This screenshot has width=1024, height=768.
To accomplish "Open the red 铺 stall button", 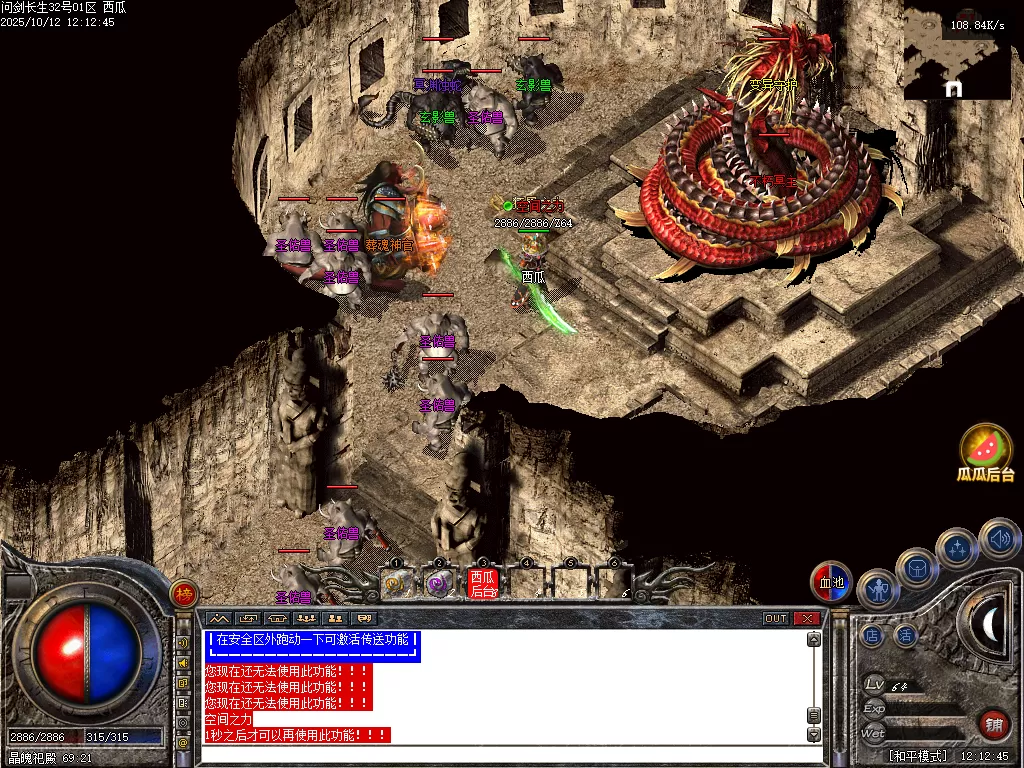I will click(x=994, y=724).
